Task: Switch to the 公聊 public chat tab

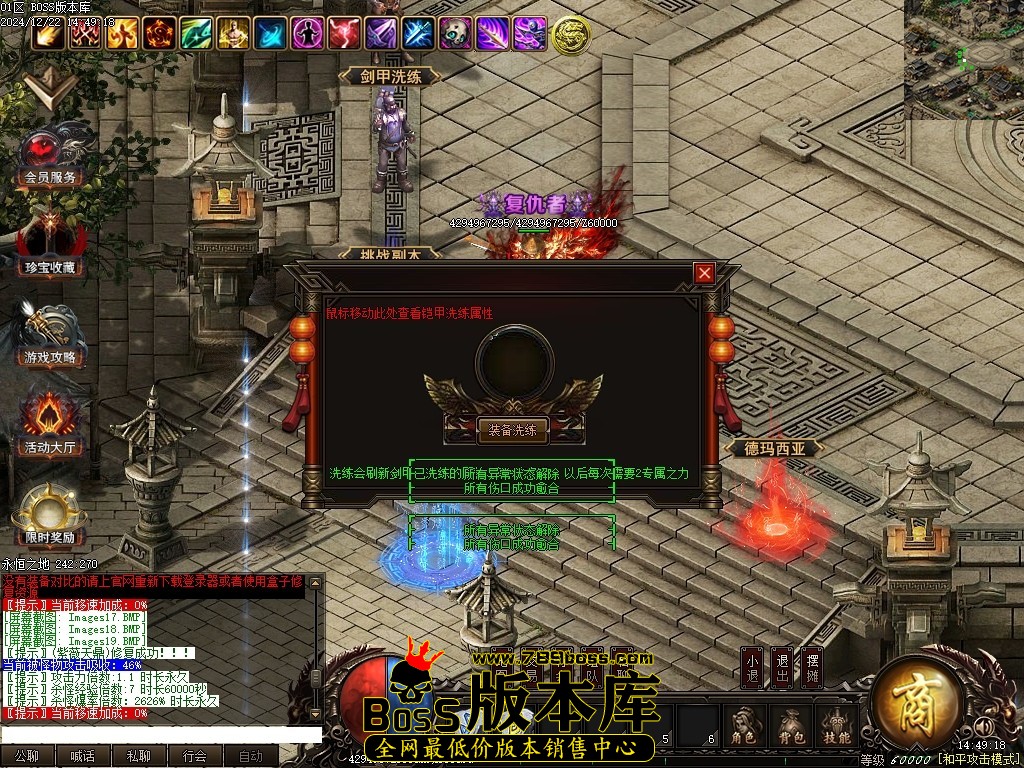Action: point(27,757)
